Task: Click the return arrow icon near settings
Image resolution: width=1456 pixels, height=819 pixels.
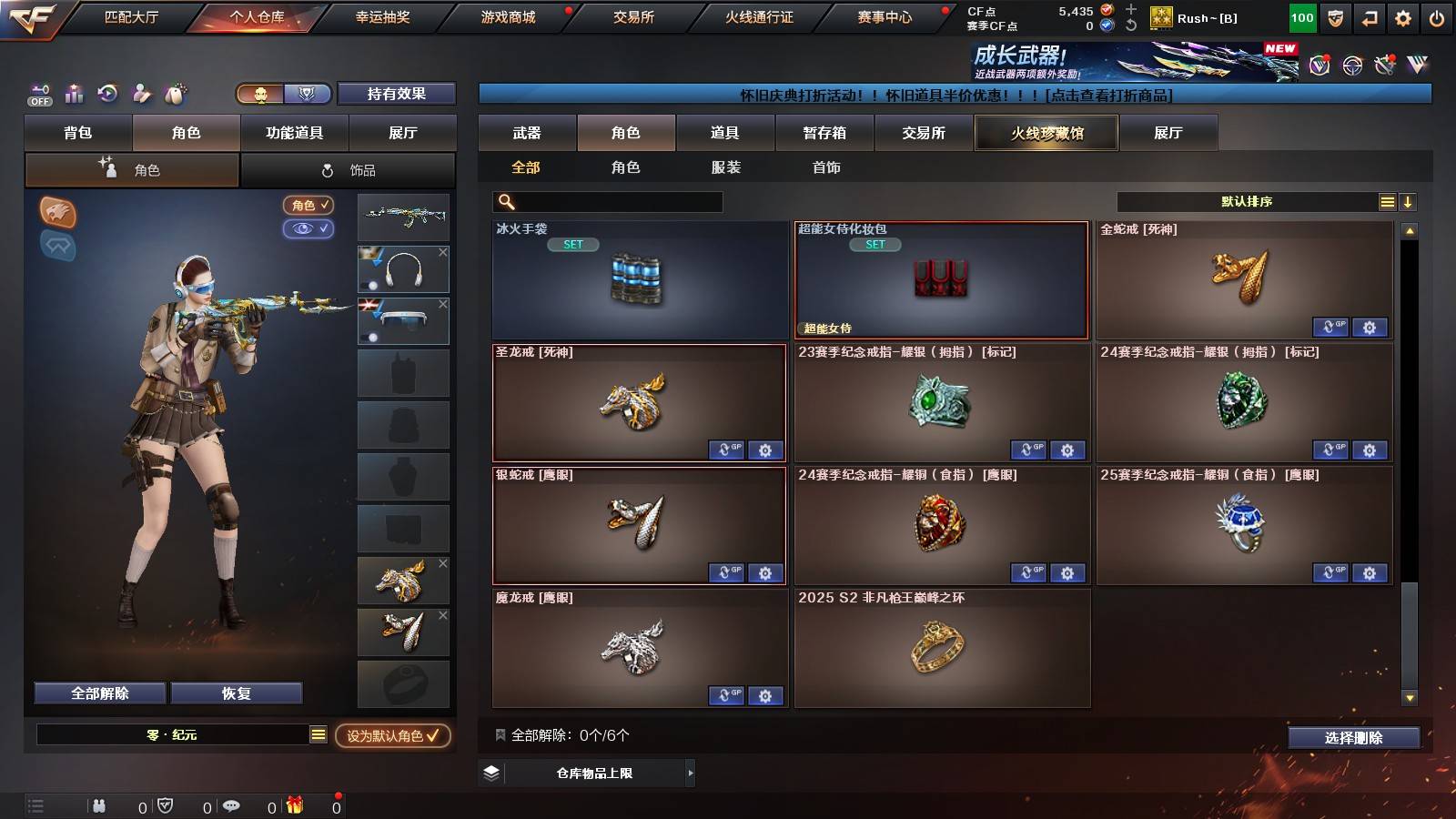Action: coord(1368,17)
